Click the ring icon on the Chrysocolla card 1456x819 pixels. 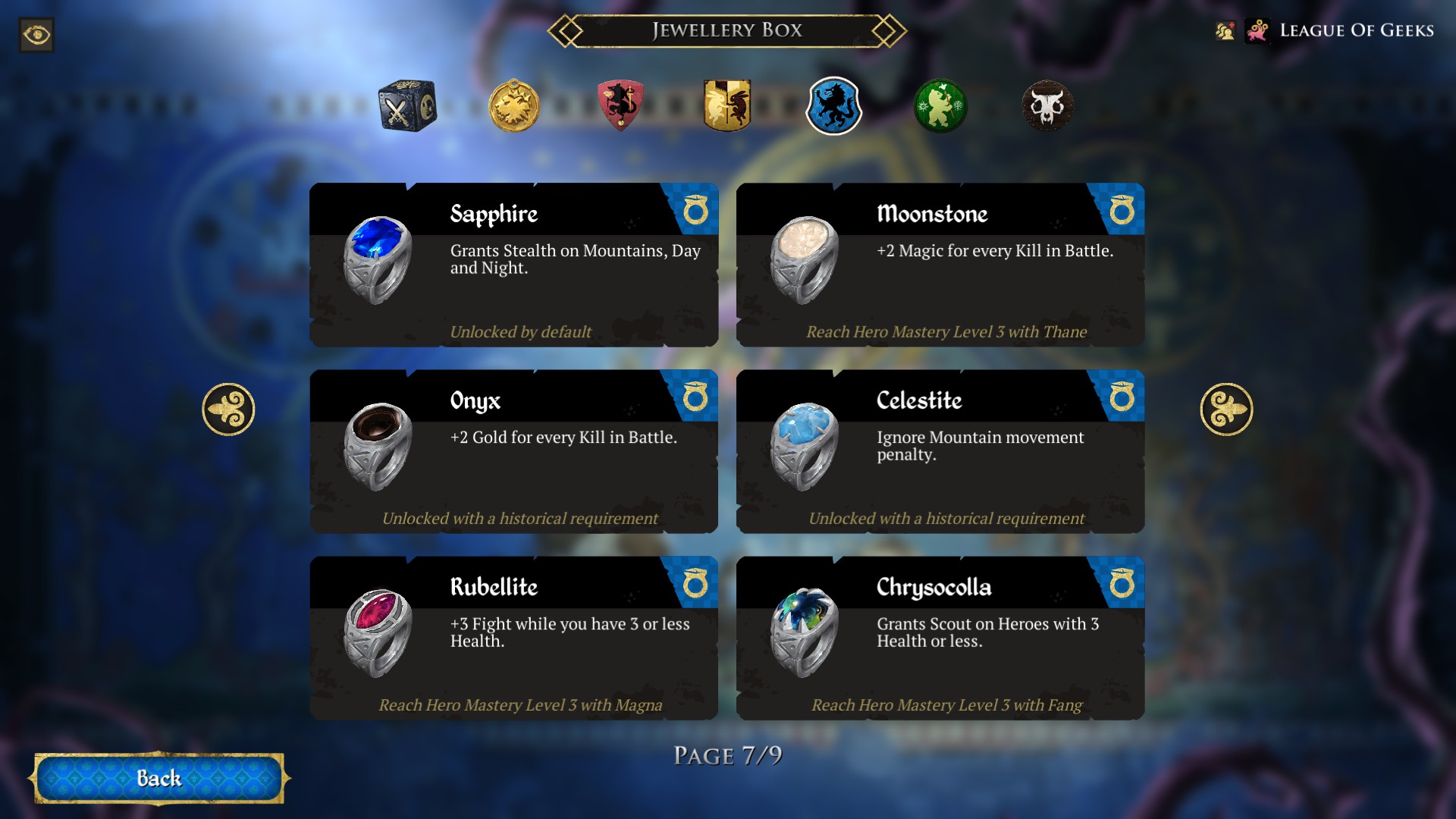[x=1122, y=584]
